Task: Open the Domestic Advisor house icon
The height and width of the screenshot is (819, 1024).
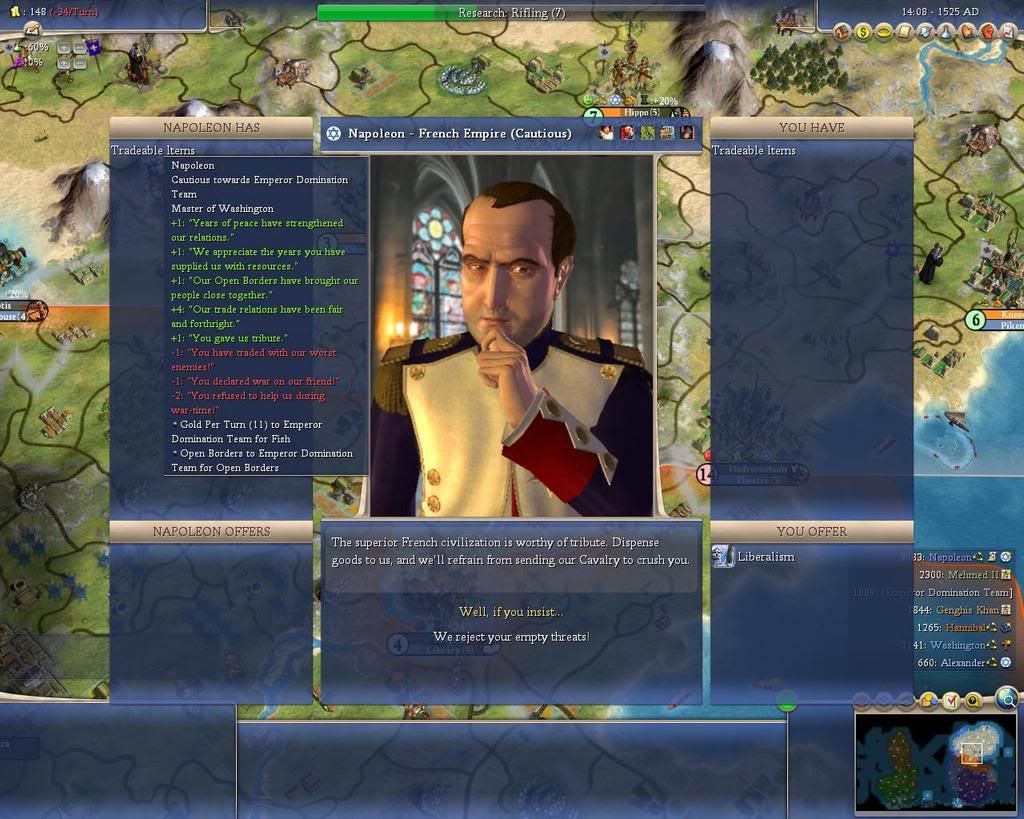Action: (x=842, y=32)
